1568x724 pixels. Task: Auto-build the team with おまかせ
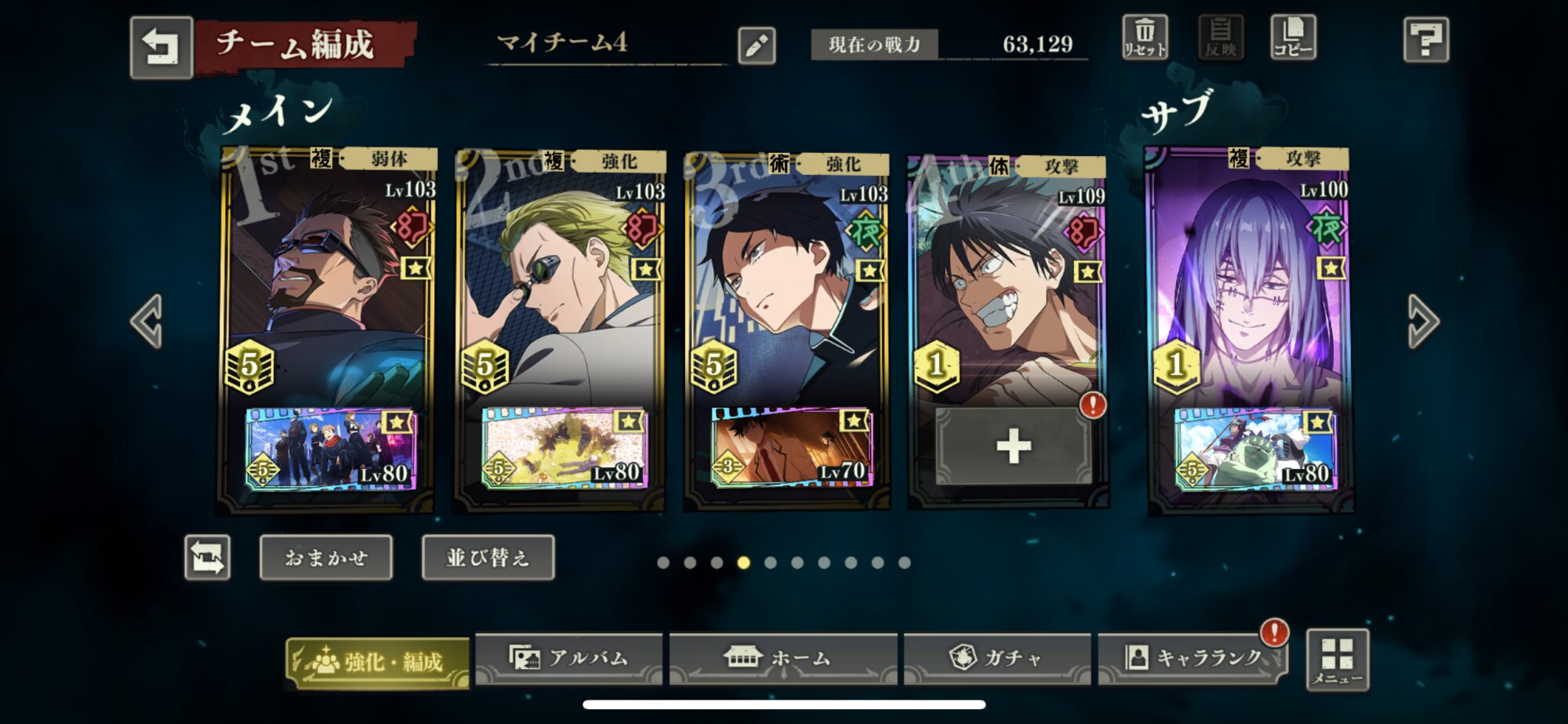(326, 558)
